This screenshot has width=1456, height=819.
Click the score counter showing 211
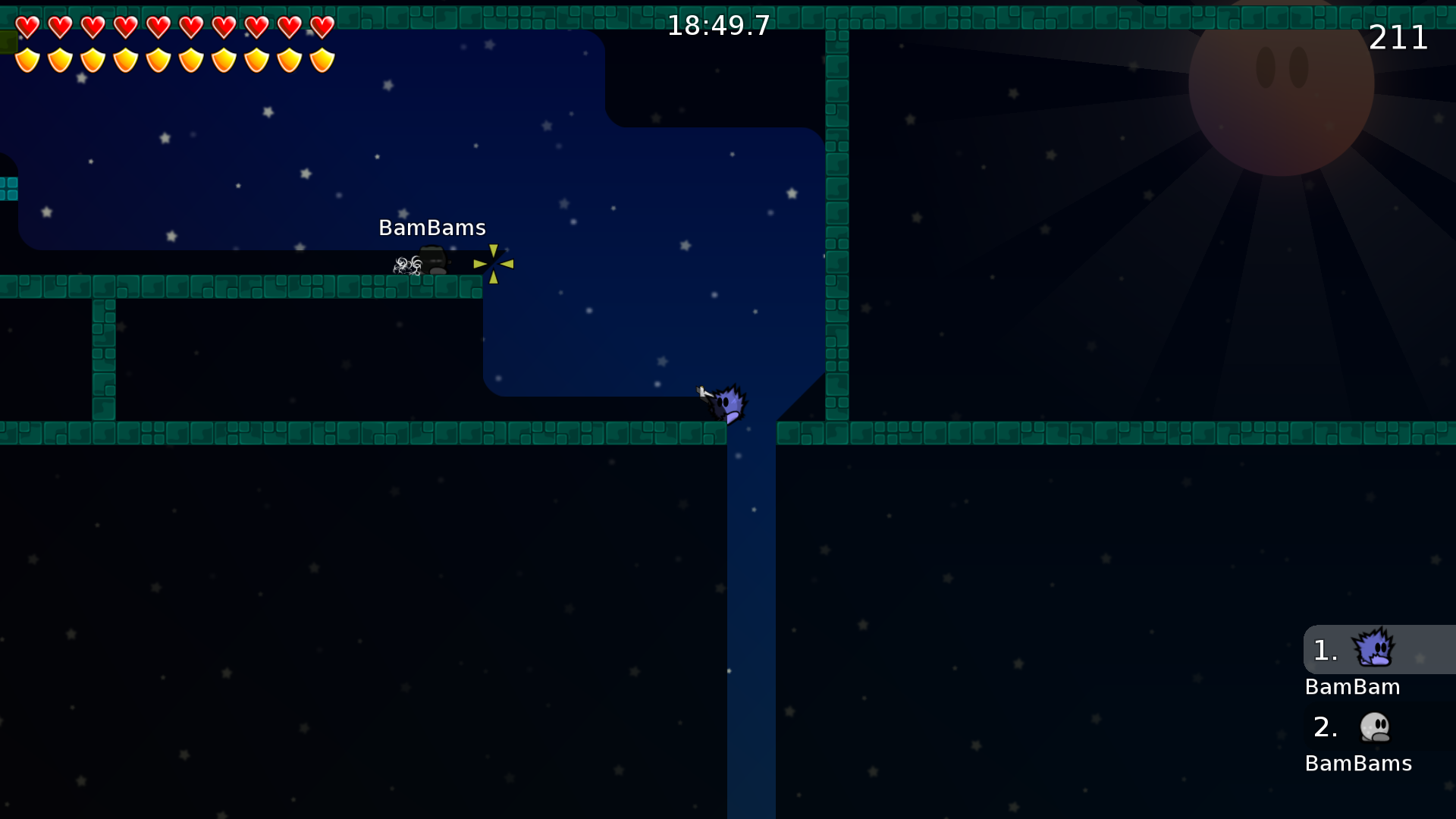tap(1398, 37)
